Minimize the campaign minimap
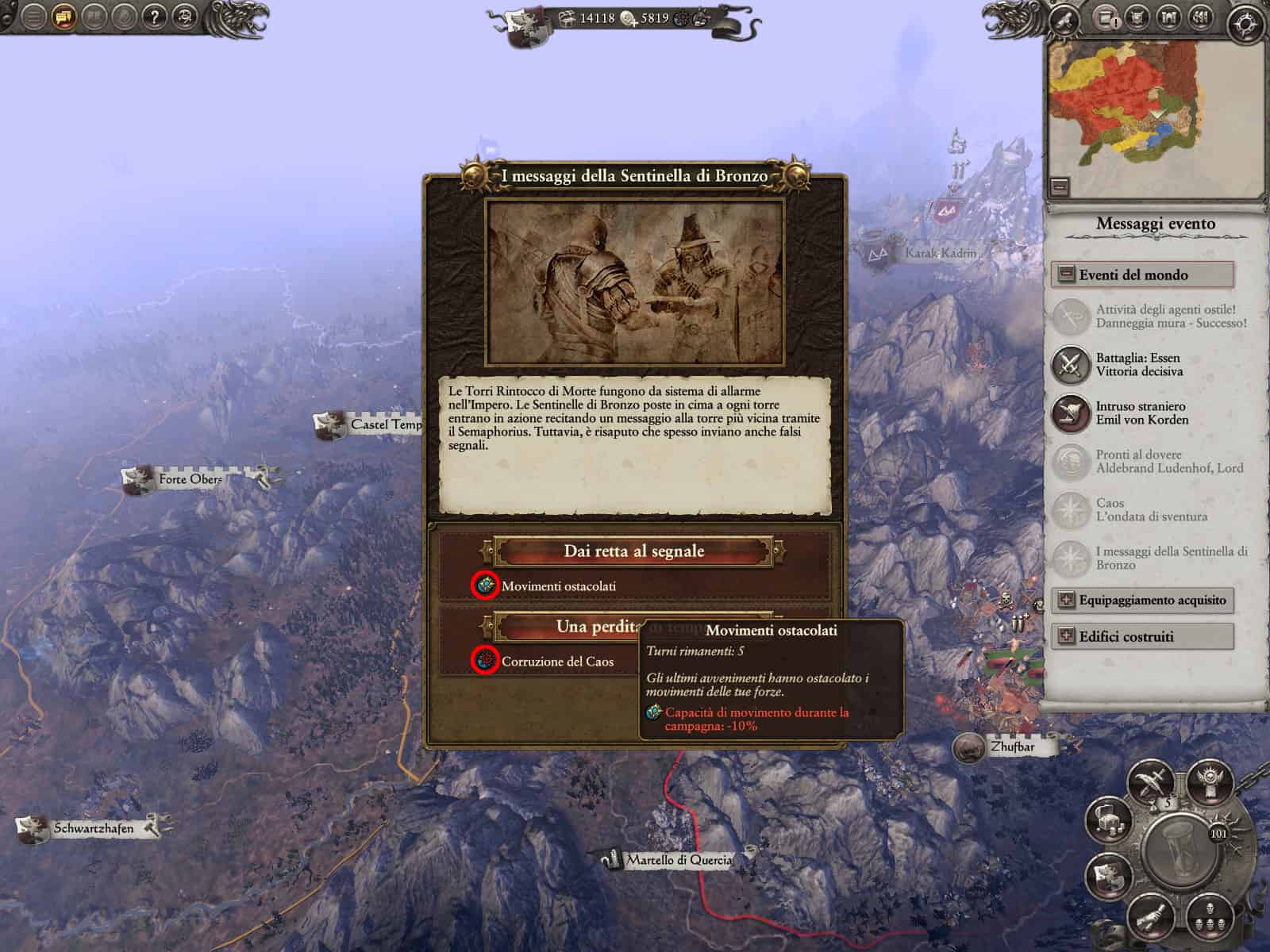 coord(1060,187)
